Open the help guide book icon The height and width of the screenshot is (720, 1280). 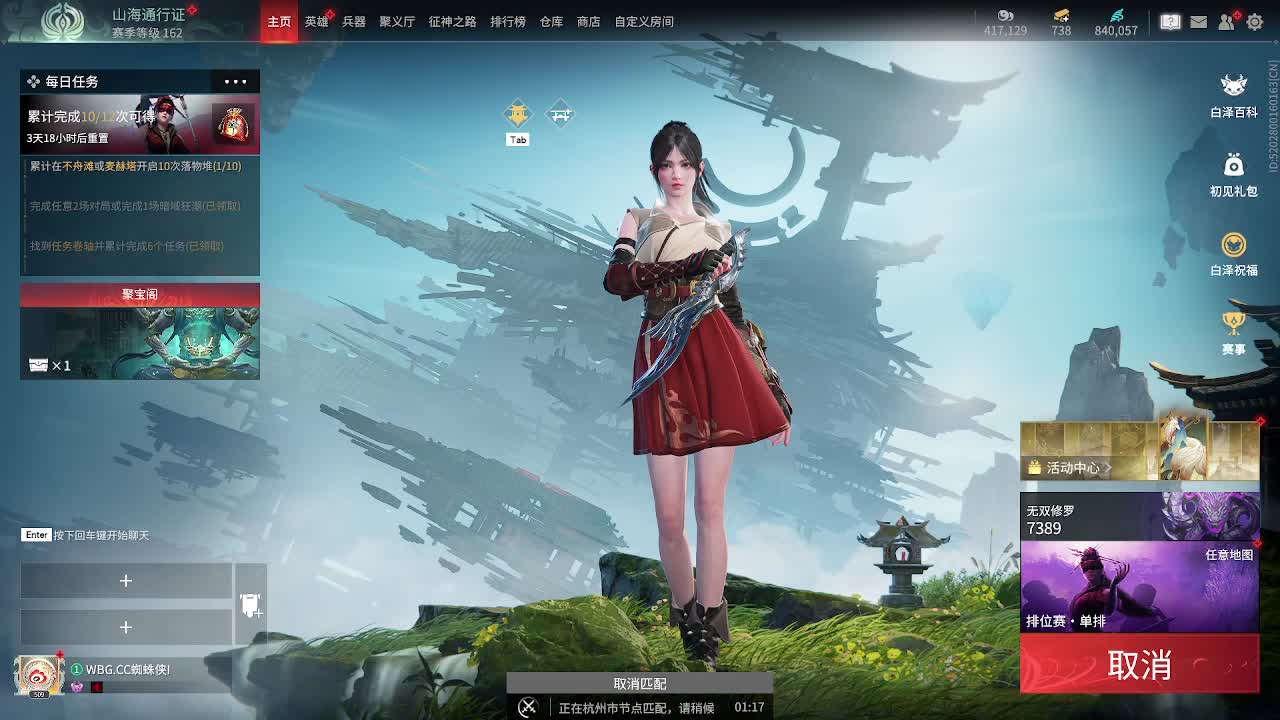[1169, 20]
